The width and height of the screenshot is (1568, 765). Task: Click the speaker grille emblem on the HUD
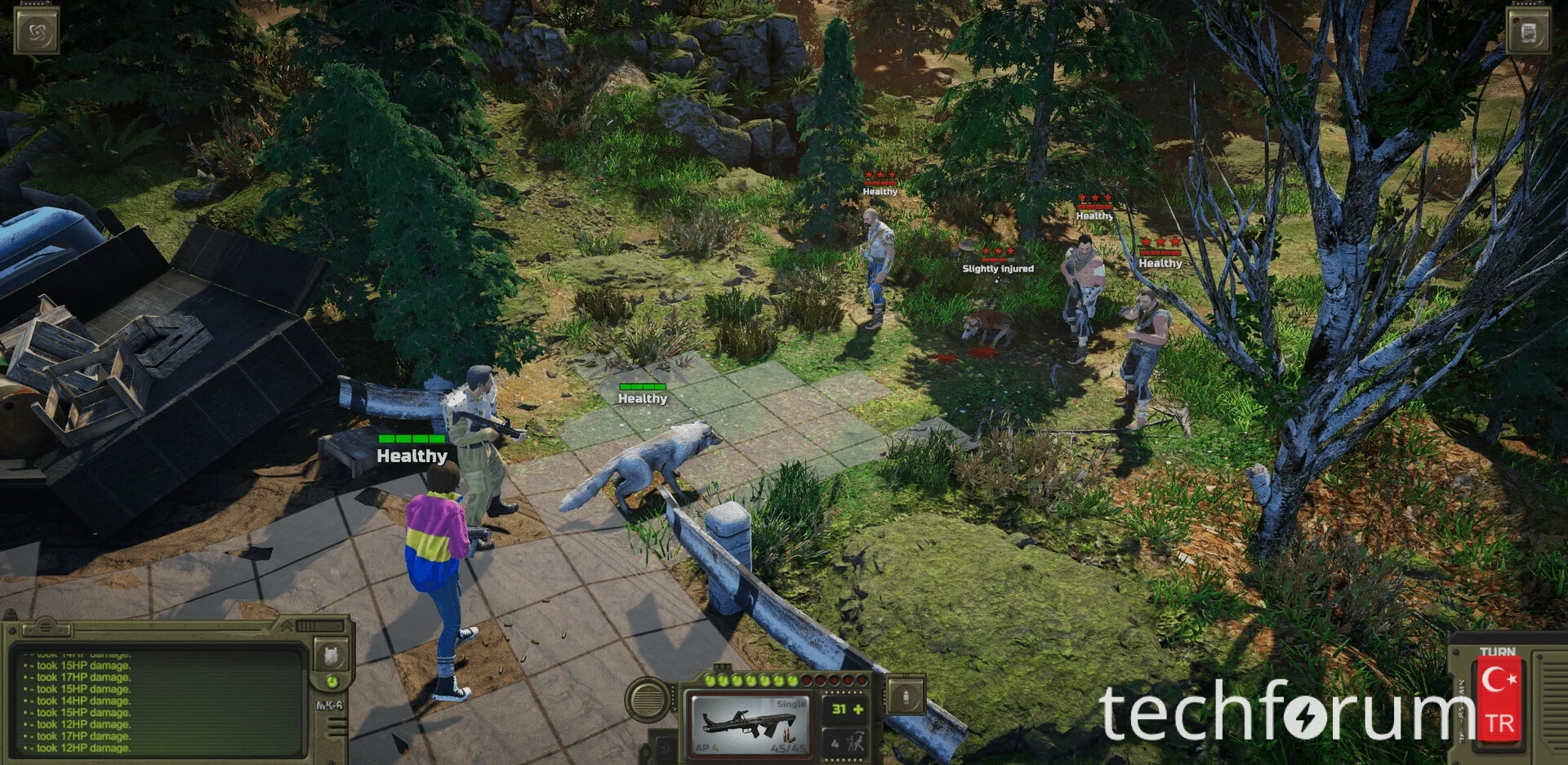649,701
